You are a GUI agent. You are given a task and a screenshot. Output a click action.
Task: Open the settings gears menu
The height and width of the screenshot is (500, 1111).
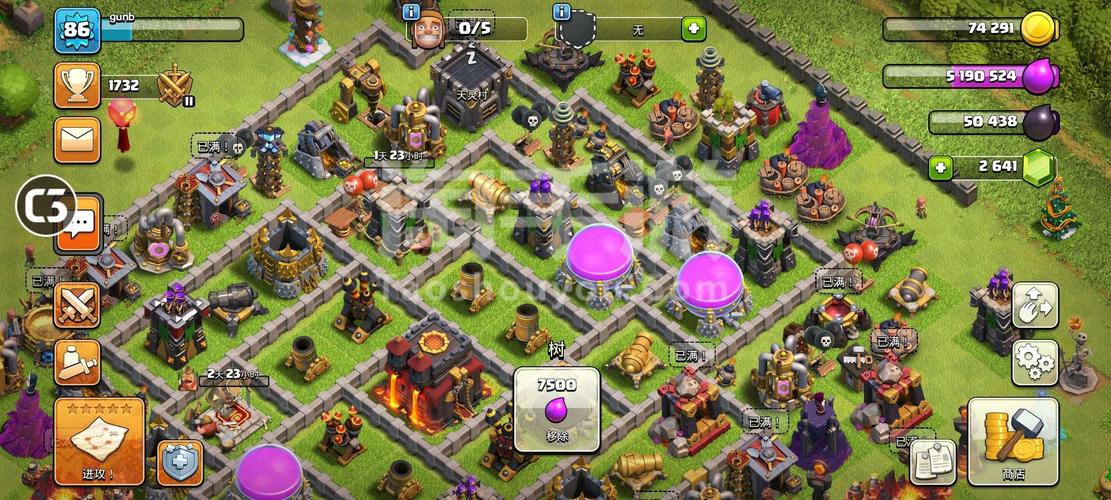1035,359
